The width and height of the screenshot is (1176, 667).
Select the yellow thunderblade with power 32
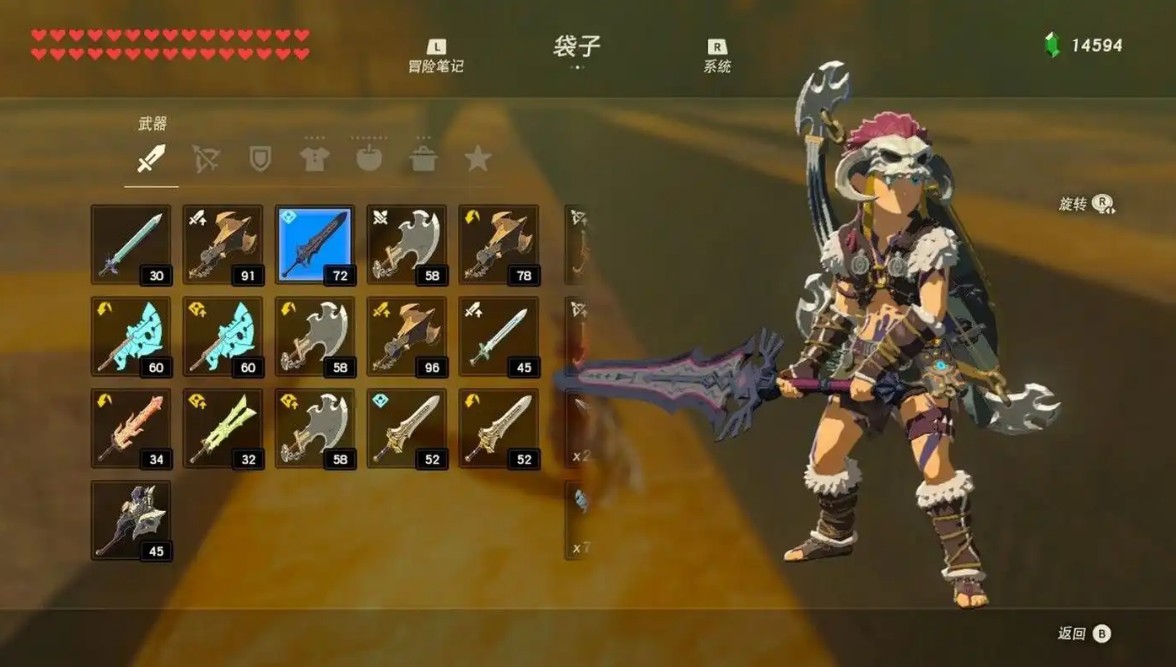(223, 429)
